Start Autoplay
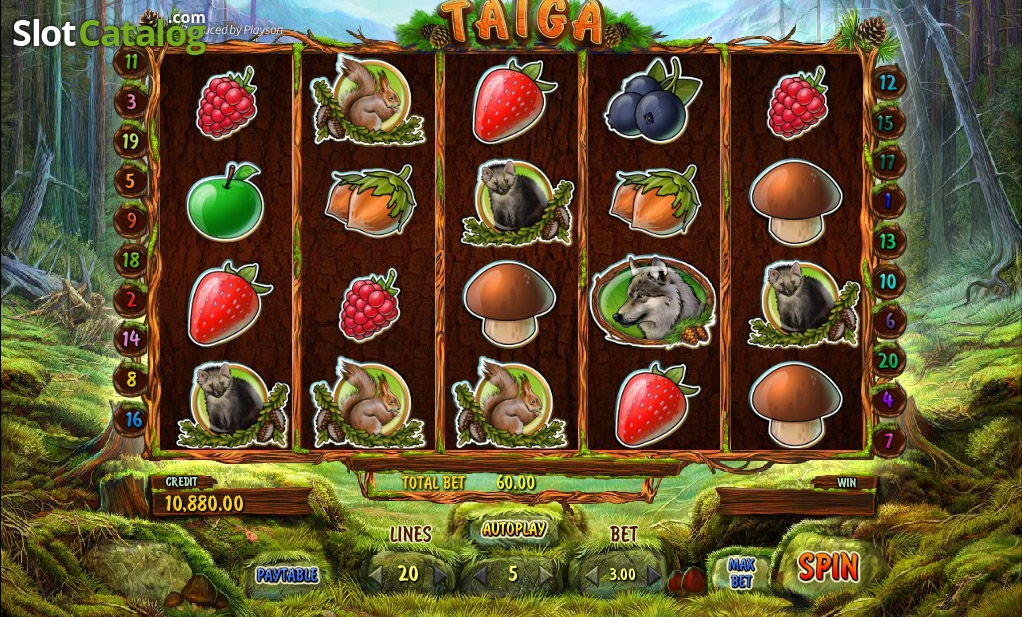The image size is (1022, 617). pos(513,528)
